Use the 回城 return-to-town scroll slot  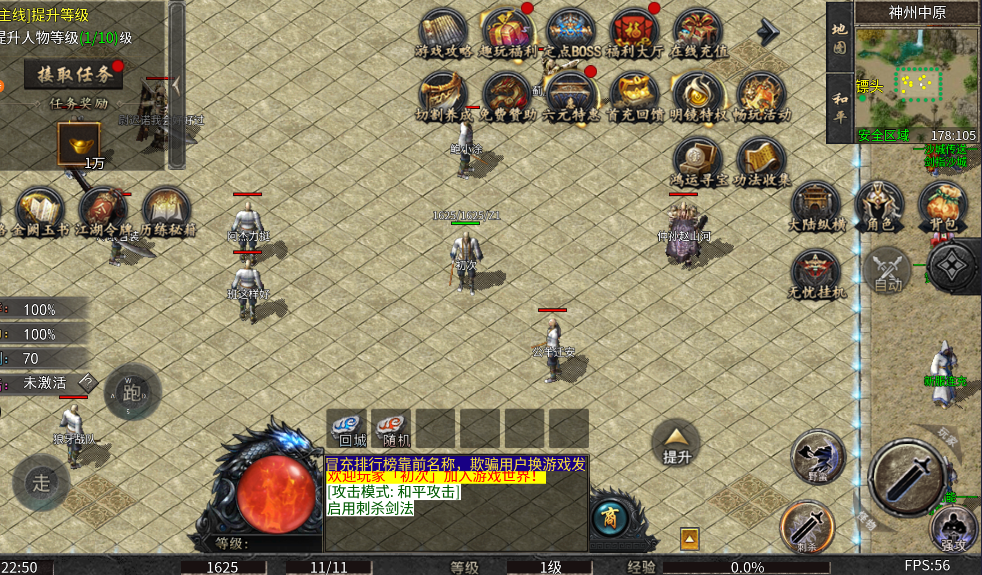pyautogui.click(x=348, y=428)
